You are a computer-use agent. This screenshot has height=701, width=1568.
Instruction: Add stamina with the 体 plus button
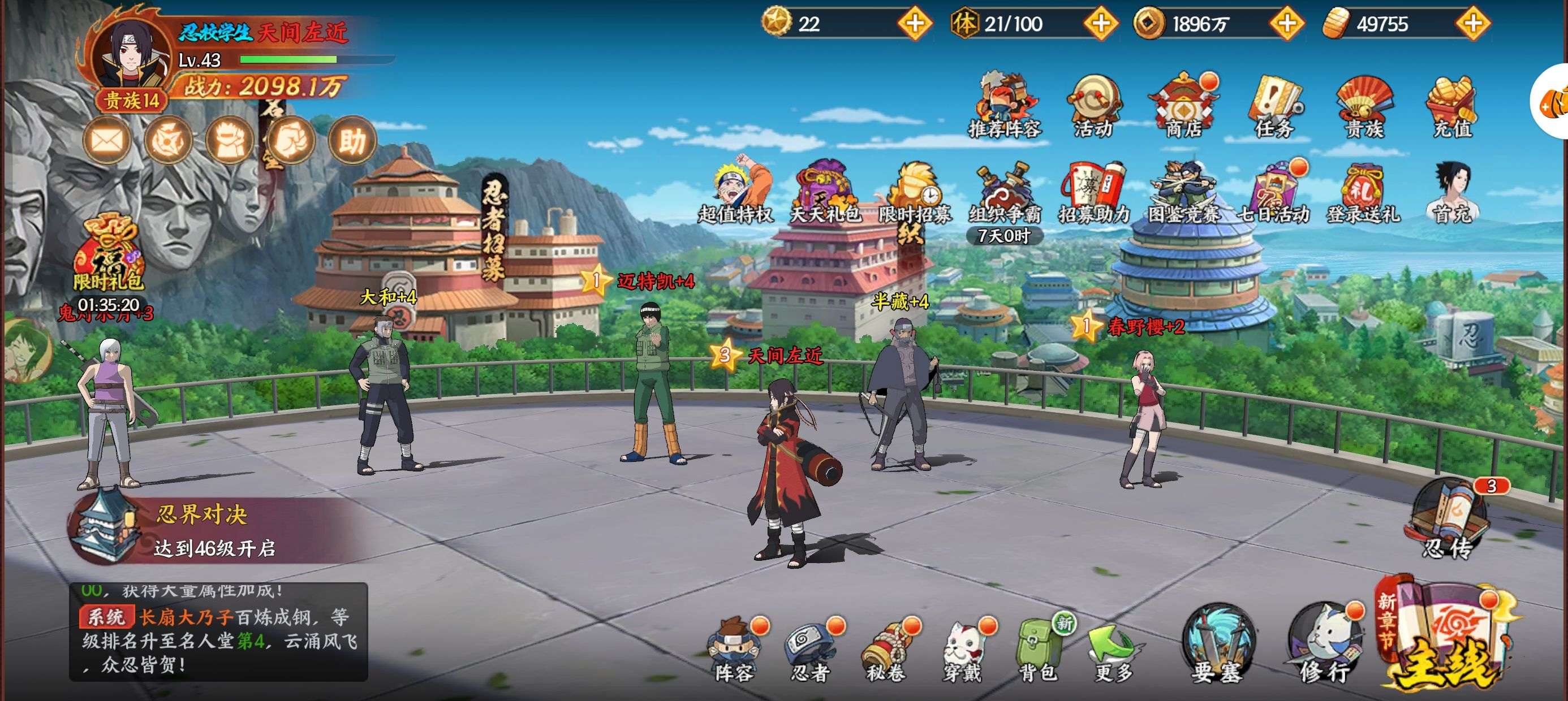(x=1101, y=24)
